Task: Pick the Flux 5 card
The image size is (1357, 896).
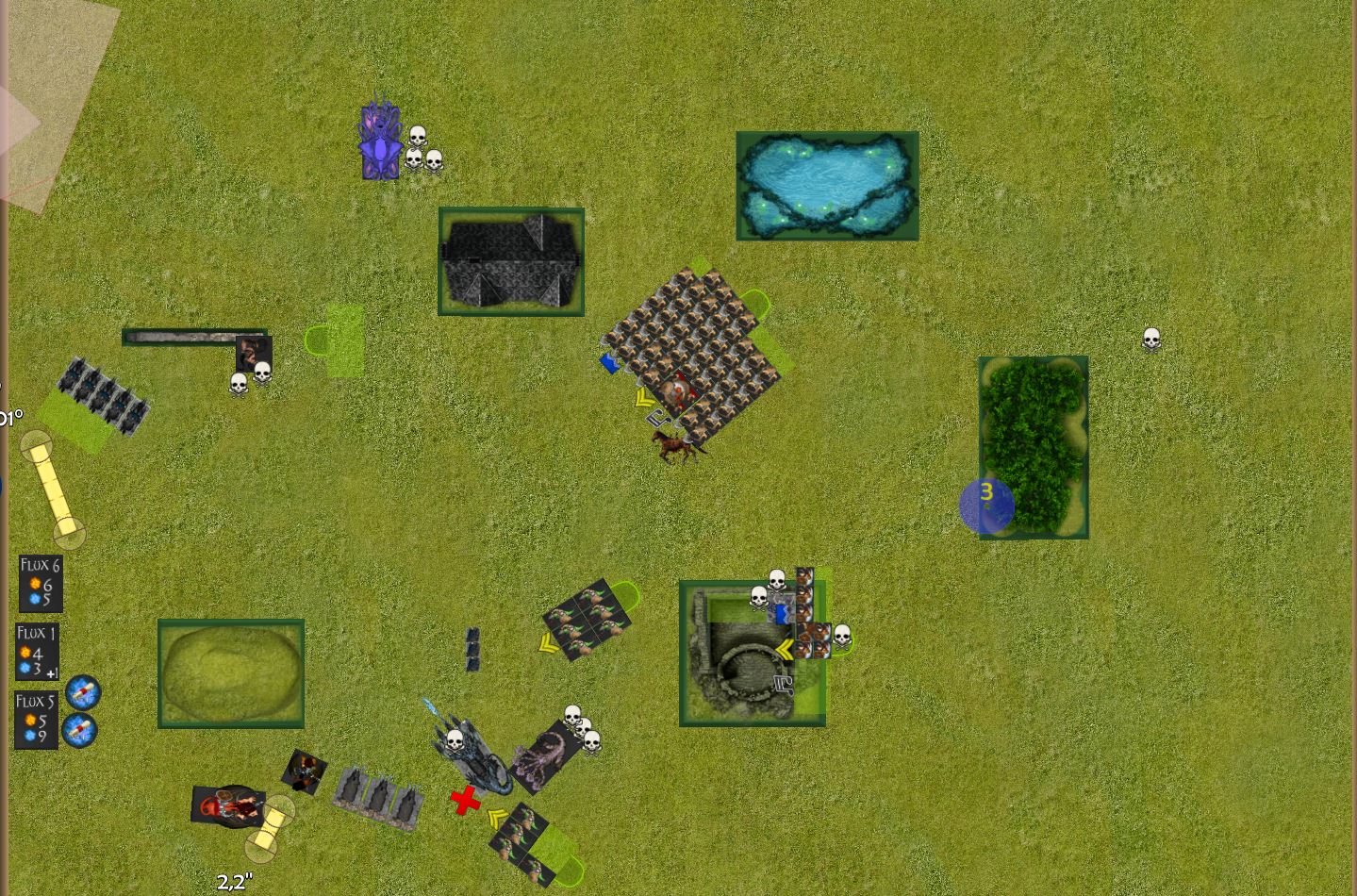Action: (37, 720)
